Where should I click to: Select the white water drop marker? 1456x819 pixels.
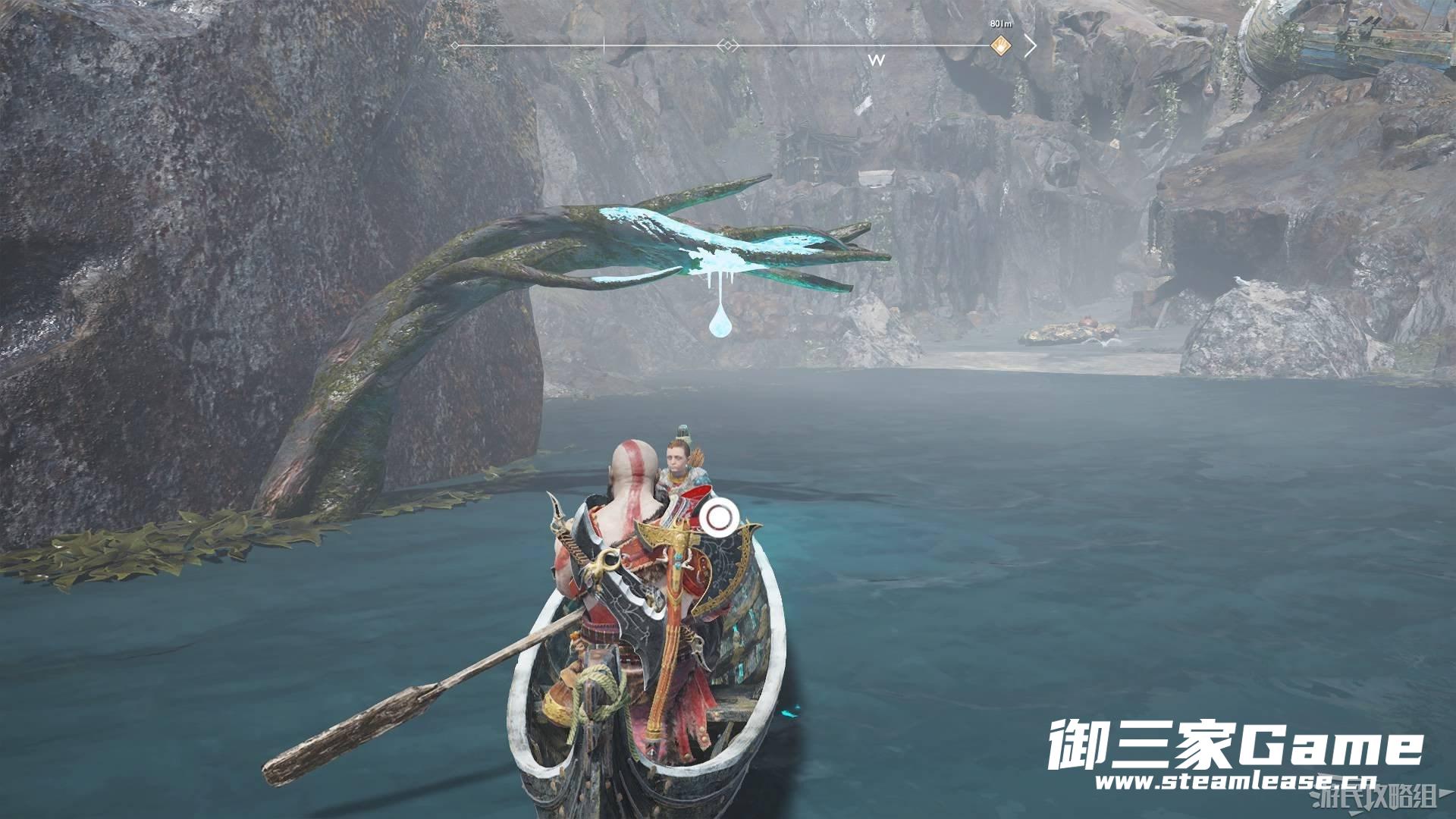pyautogui.click(x=718, y=322)
